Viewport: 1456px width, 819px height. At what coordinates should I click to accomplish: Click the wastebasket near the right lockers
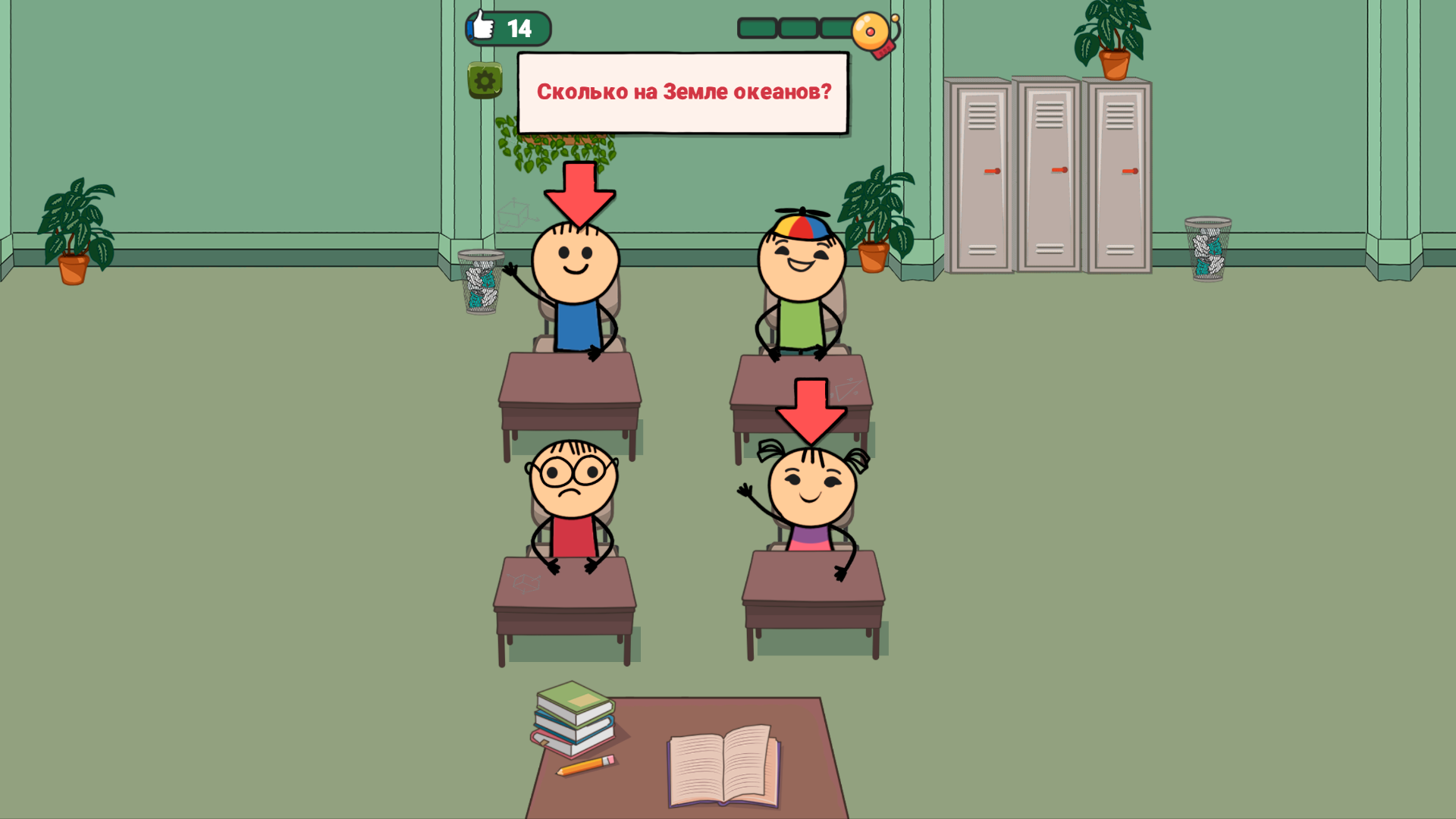1210,250
